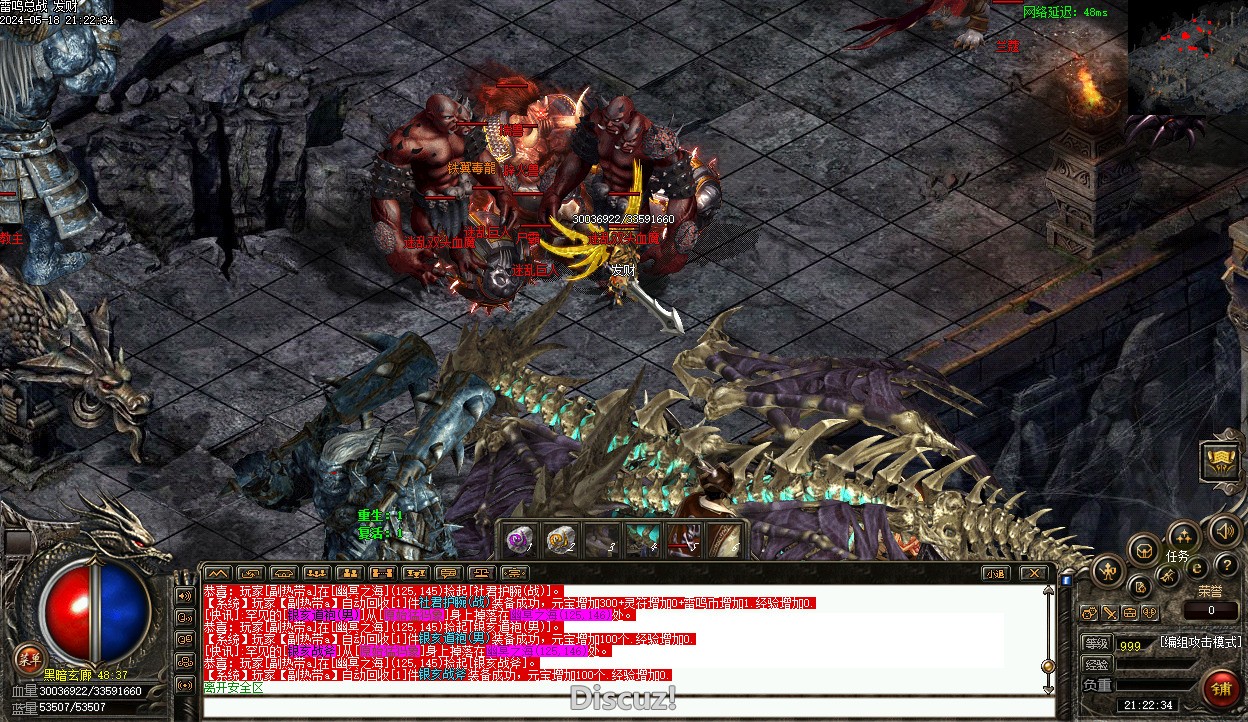
Task: Click the 经验 experience button
Action: pyautogui.click(x=1097, y=664)
